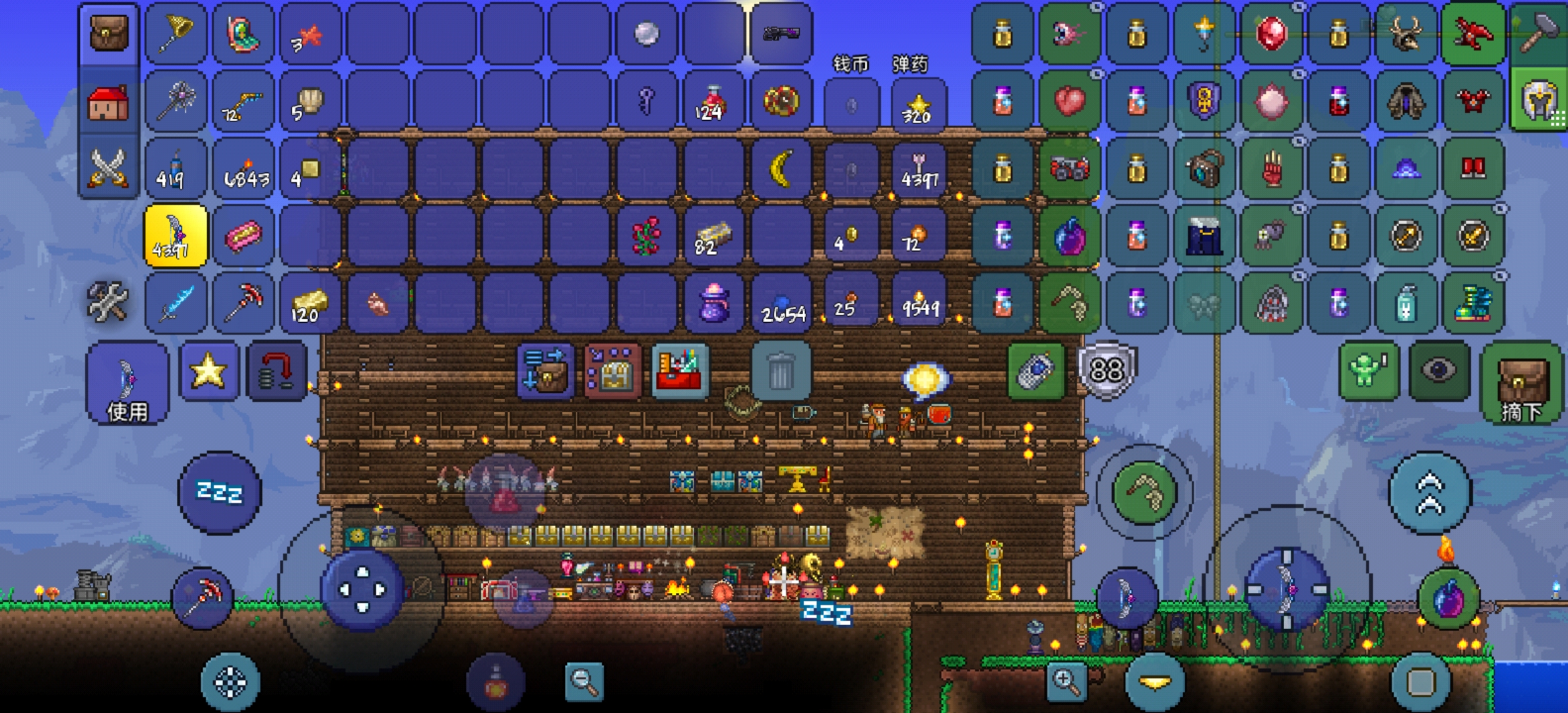Toggle the eye visibility button

[1439, 370]
